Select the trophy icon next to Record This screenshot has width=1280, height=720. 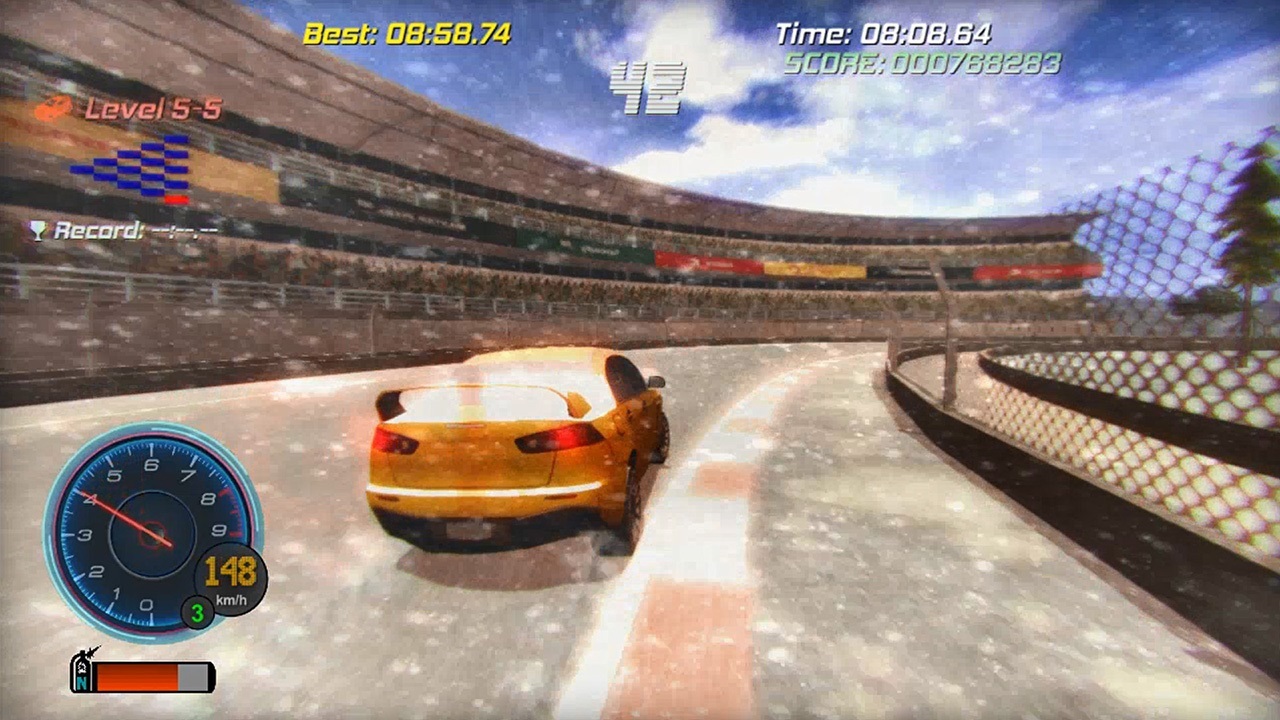tap(37, 229)
